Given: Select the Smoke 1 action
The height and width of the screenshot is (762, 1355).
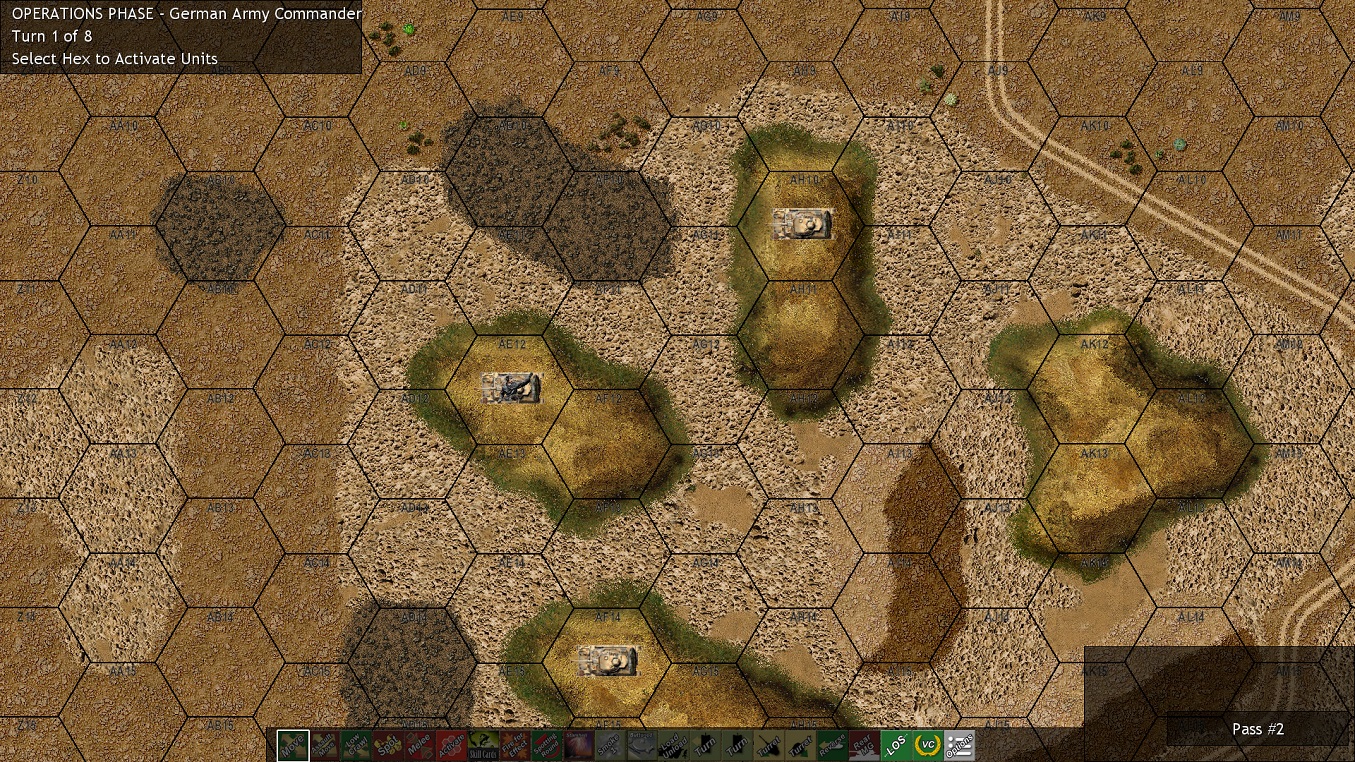Looking at the screenshot, I should [x=610, y=745].
